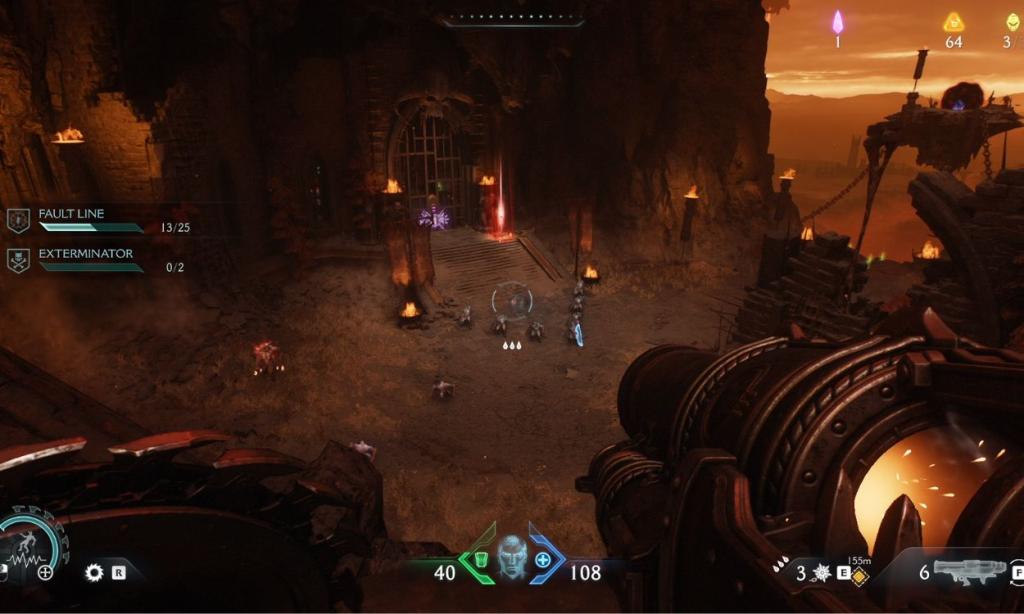Viewport: 1024px width, 614px height.
Task: Select the equipped rocket launcher weapon icon
Action: tap(969, 572)
